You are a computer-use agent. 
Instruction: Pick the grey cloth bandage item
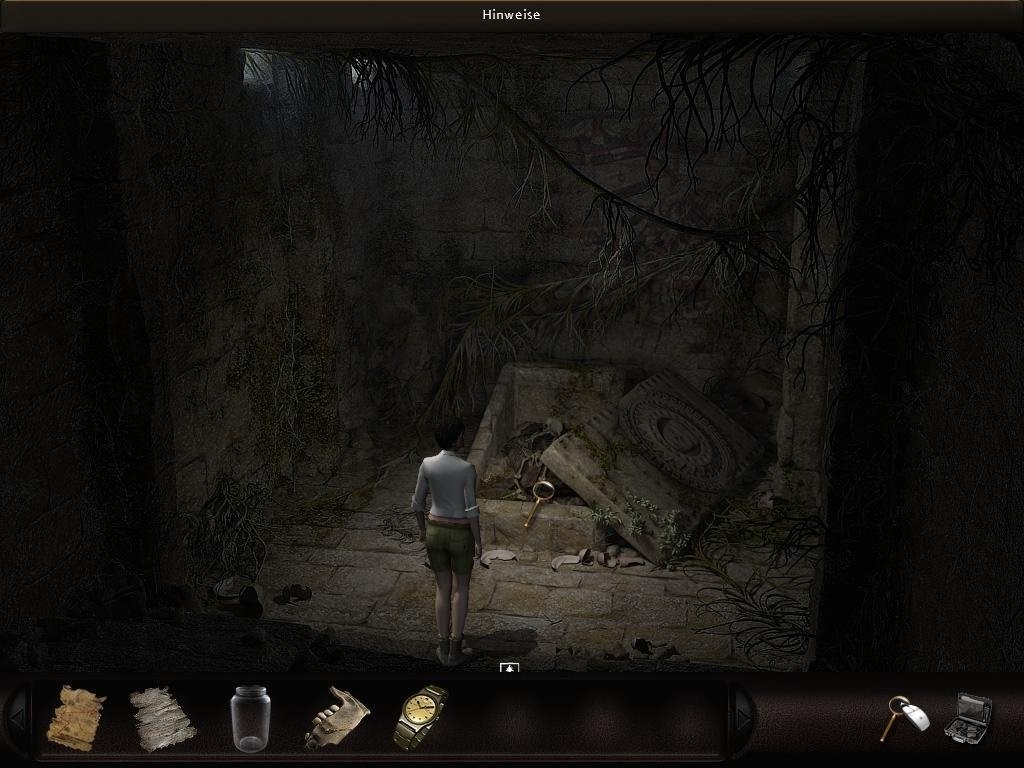tap(162, 718)
